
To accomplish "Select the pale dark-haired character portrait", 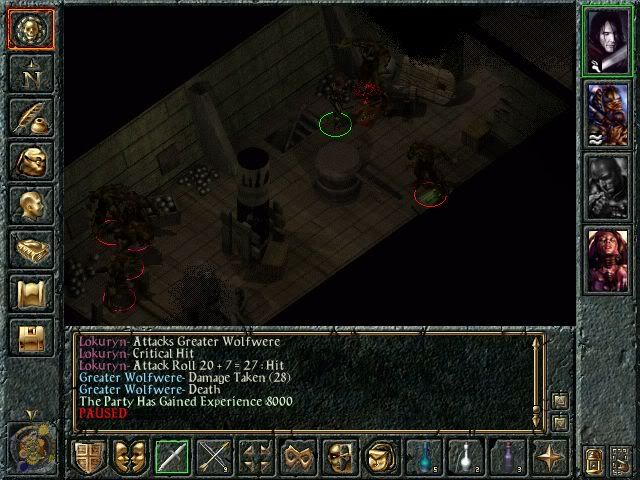I will click(608, 39).
